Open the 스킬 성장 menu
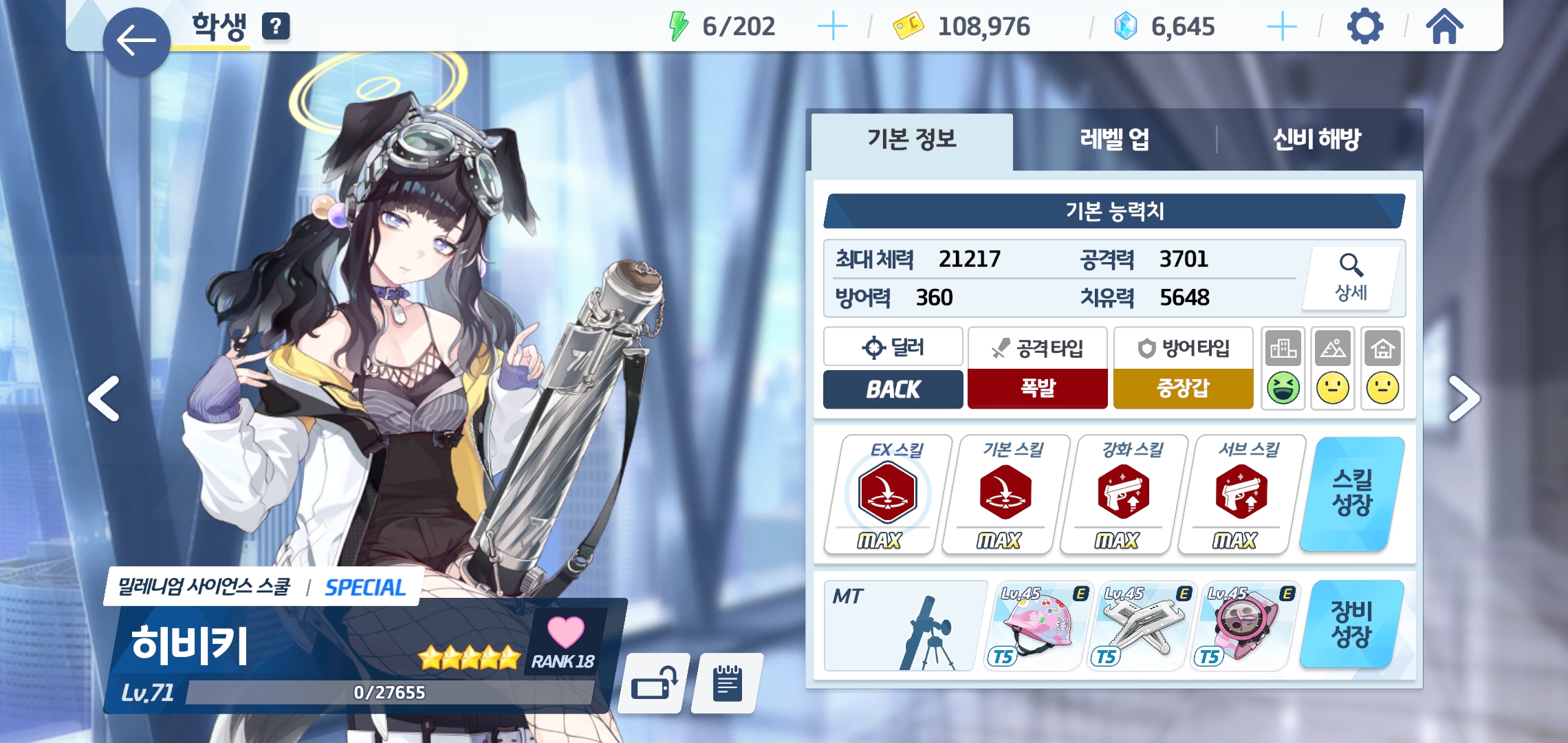Screen dimensions: 1568x743 tap(1351, 493)
